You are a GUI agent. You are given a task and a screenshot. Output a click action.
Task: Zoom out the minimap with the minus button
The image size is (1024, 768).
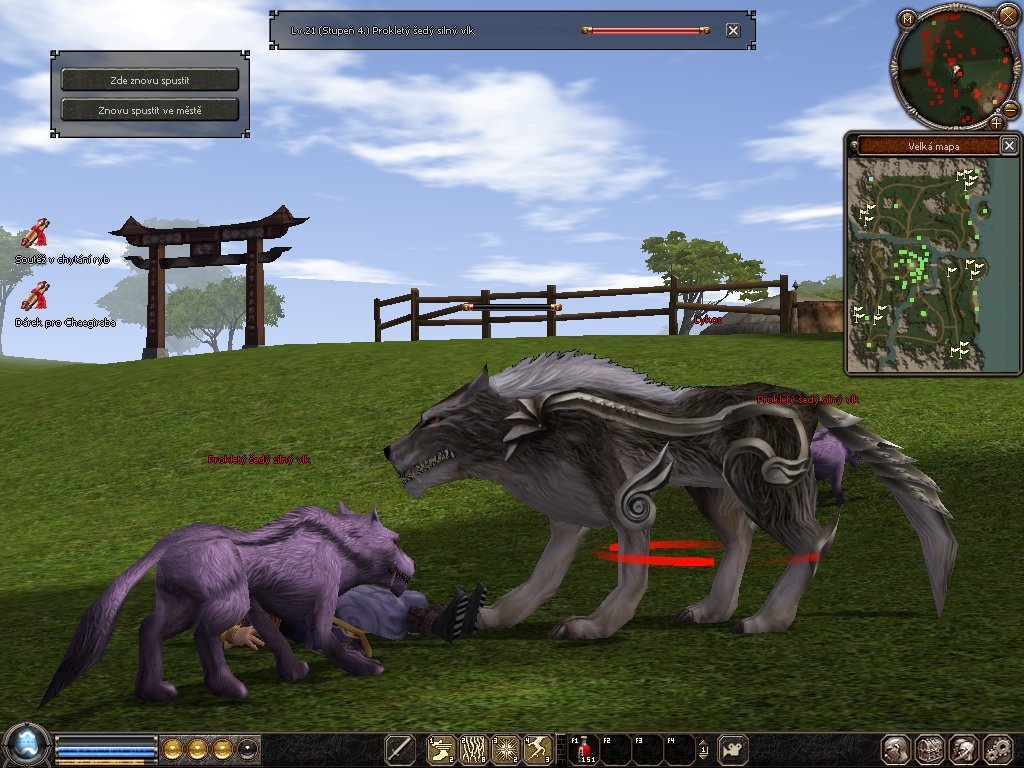coord(1011,108)
